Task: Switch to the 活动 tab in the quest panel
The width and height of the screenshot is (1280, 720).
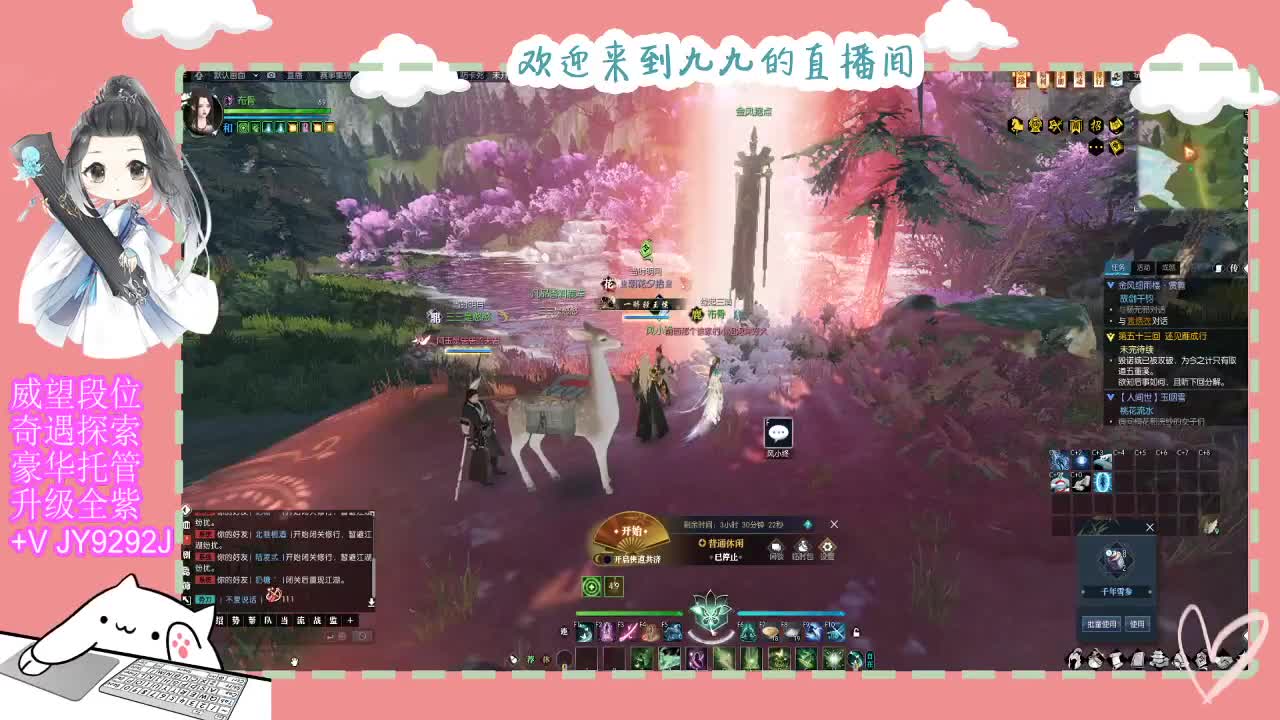Action: point(1143,267)
